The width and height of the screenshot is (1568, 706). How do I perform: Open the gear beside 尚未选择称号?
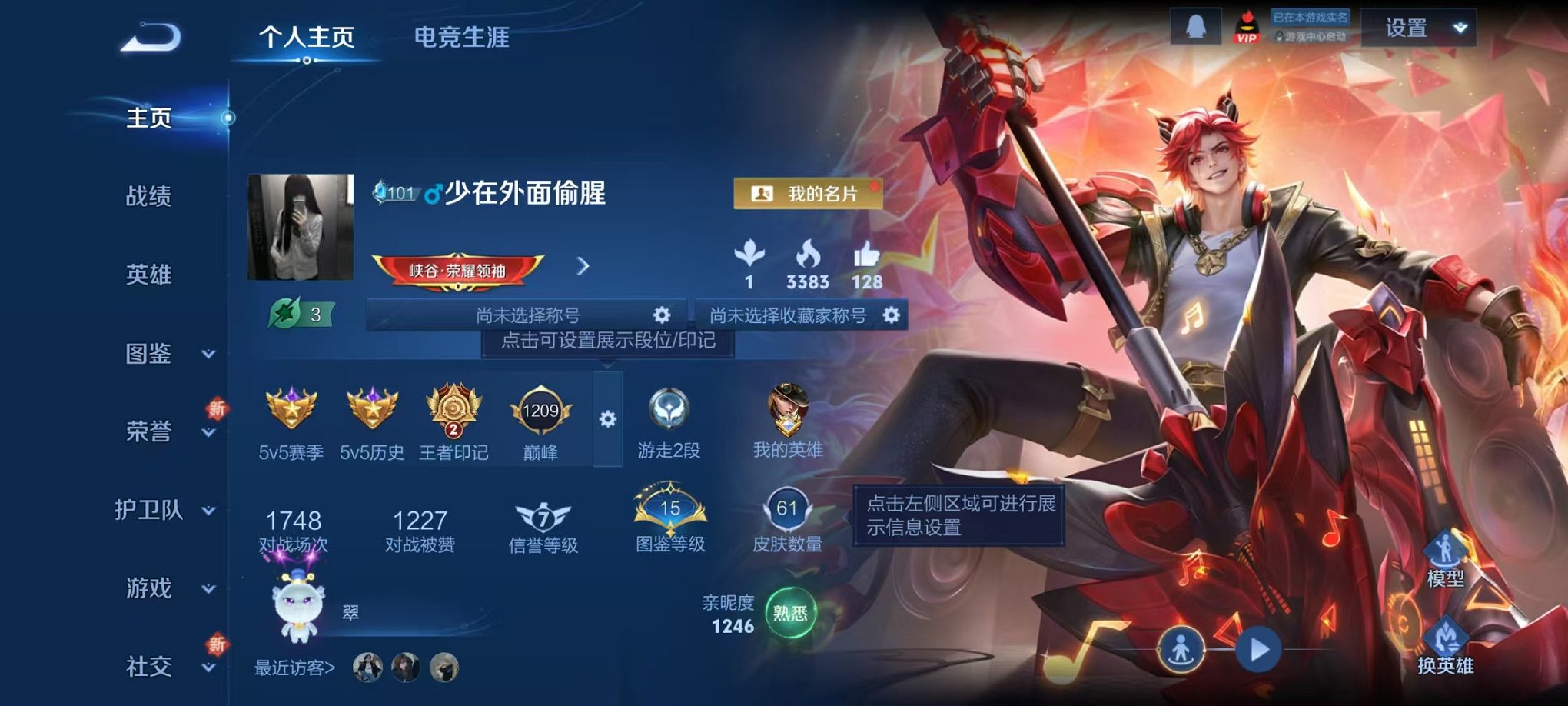[663, 314]
